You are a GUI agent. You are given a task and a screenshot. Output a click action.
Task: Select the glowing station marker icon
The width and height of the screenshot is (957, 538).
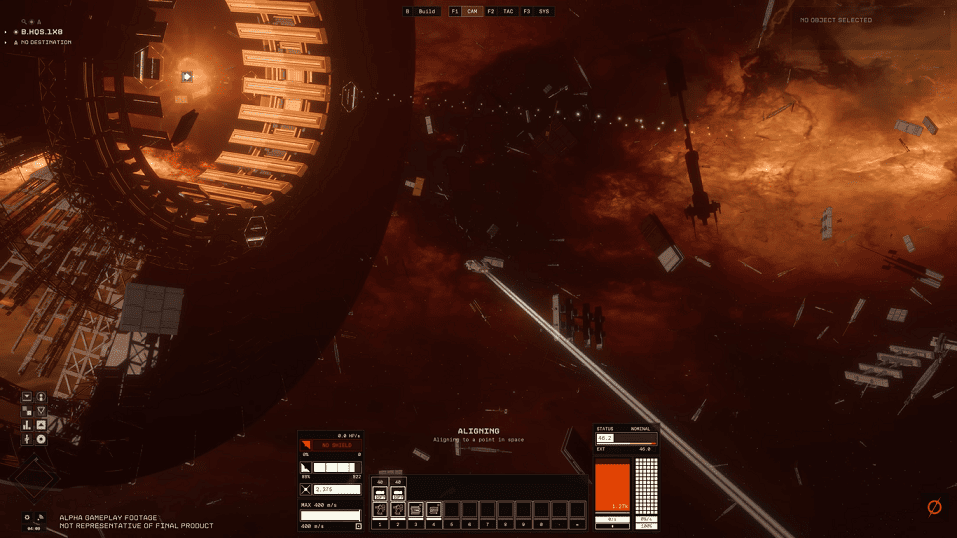[187, 76]
